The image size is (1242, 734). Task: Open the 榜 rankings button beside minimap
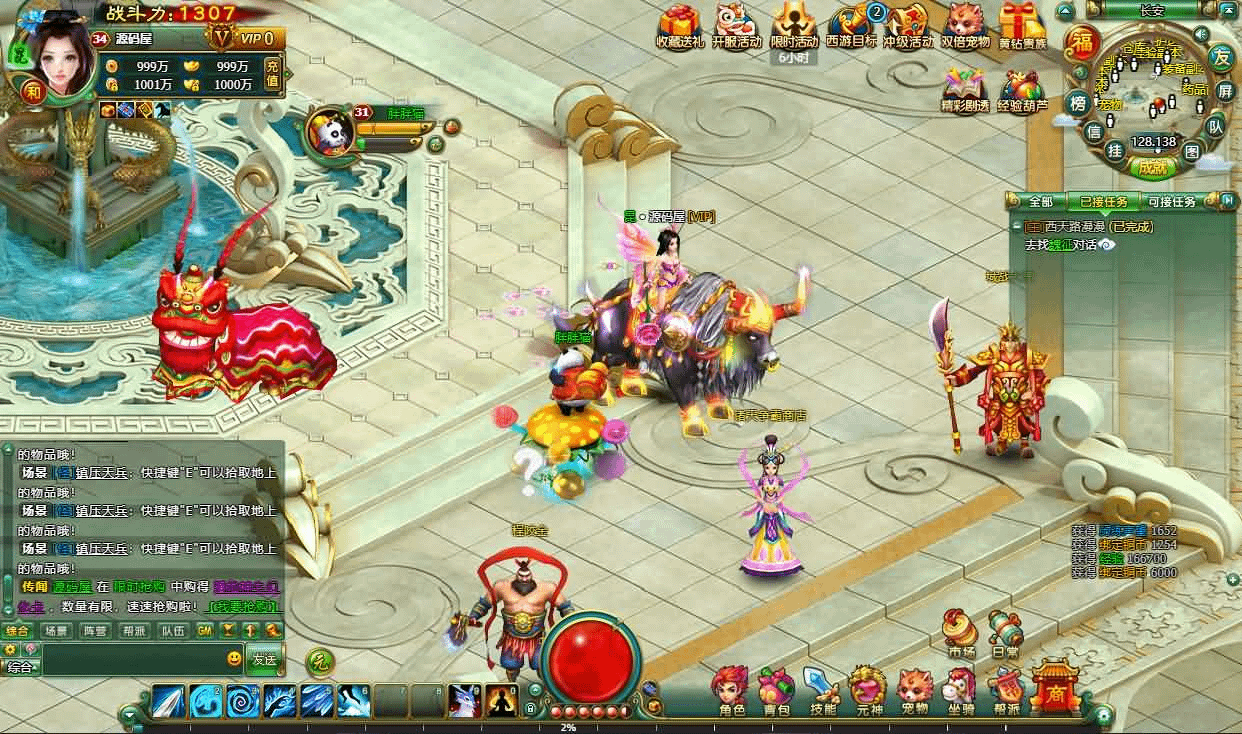coord(1078,103)
